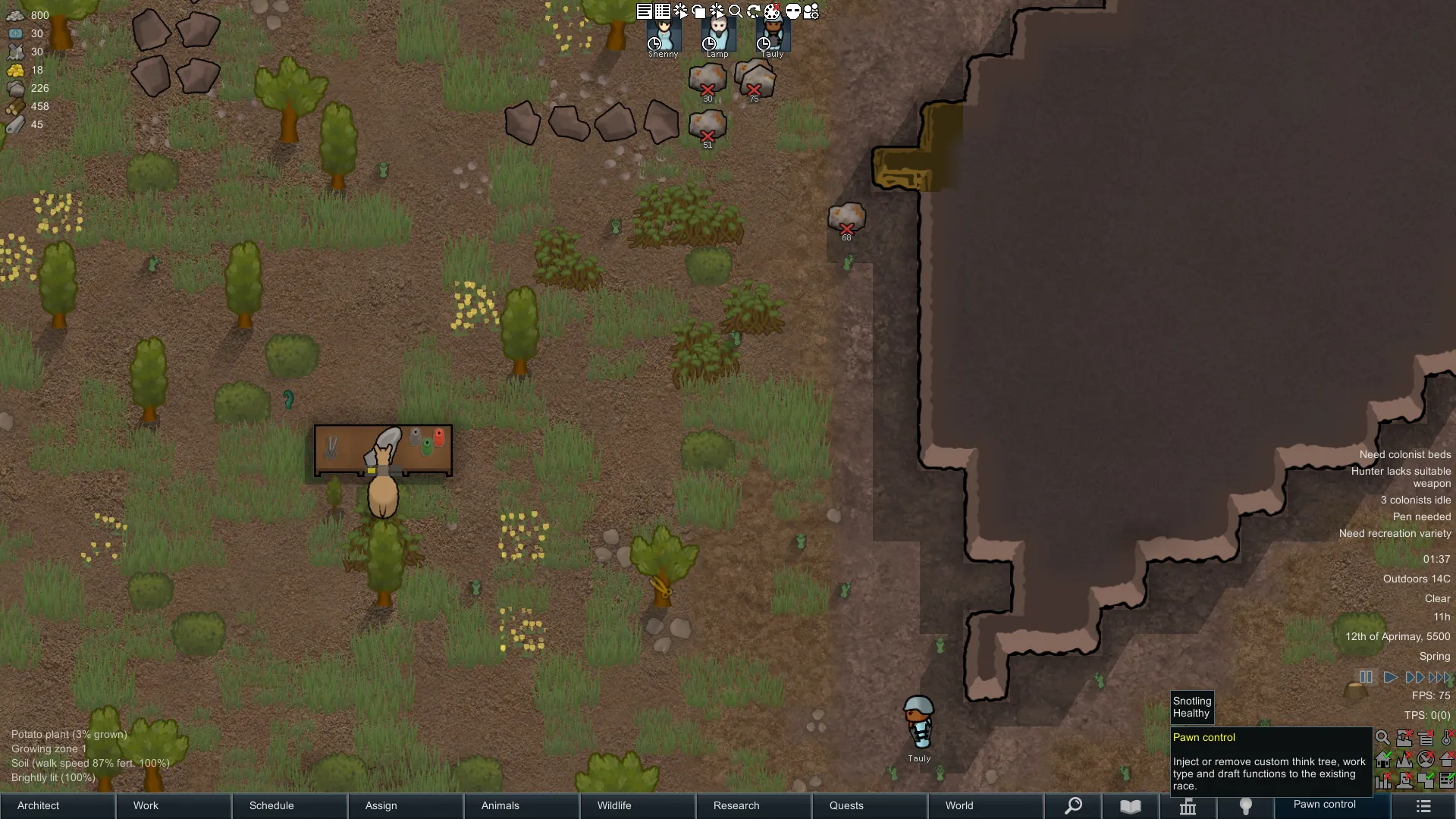
Task: Click the Need colonist beds alert
Action: click(x=1404, y=455)
